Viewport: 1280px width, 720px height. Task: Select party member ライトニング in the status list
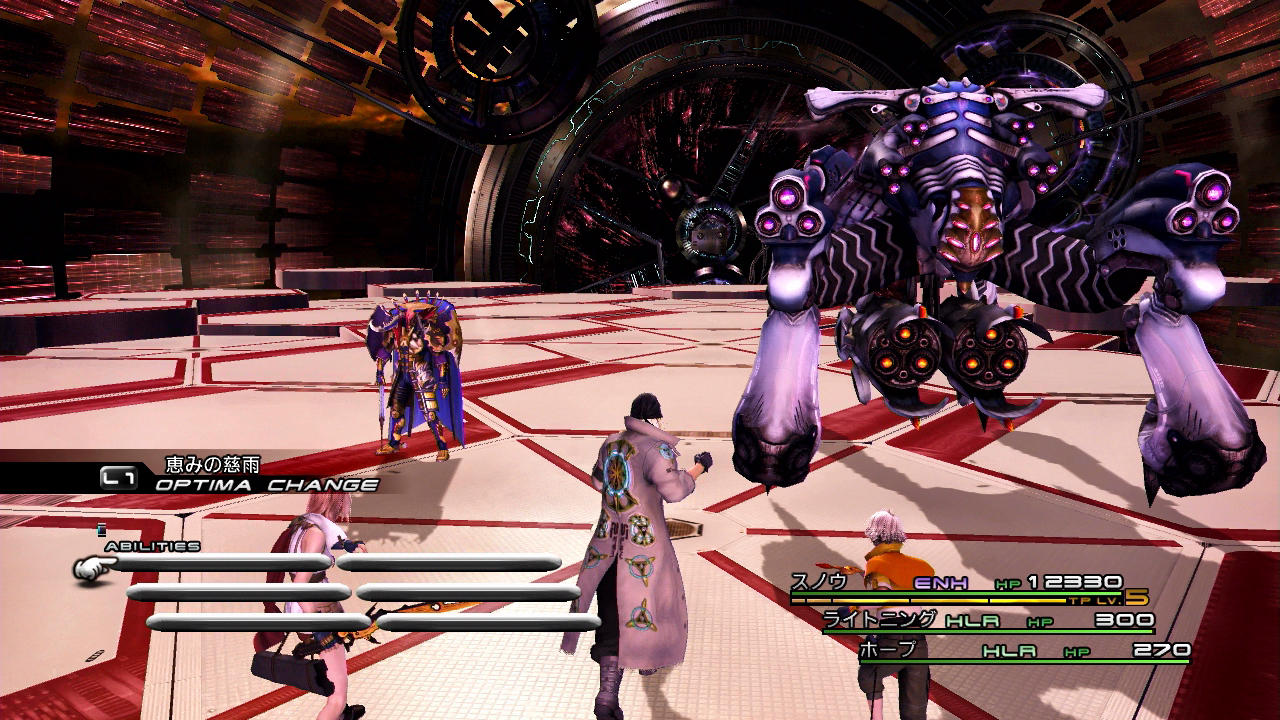pyautogui.click(x=880, y=620)
